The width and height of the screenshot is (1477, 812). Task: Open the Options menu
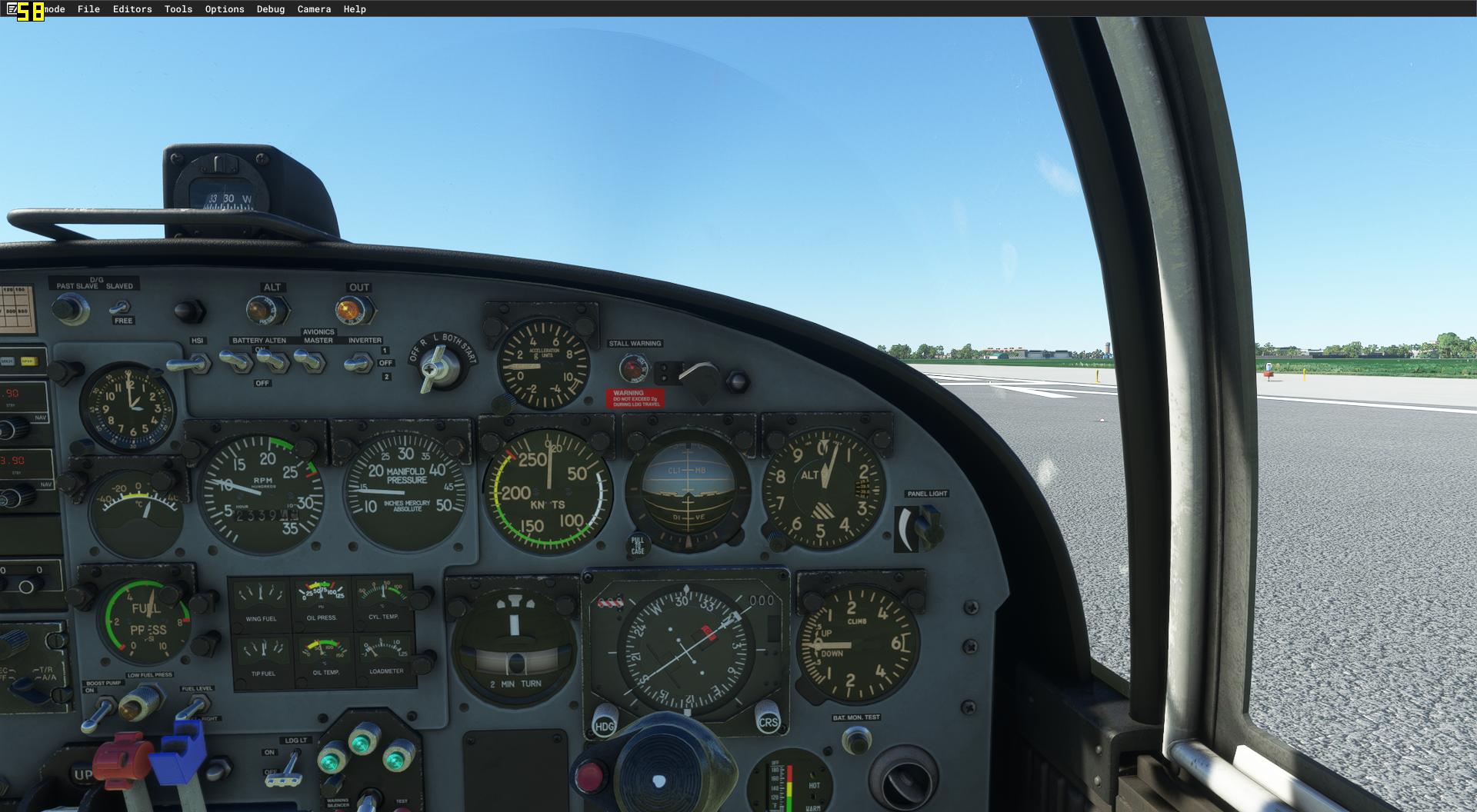pos(223,9)
